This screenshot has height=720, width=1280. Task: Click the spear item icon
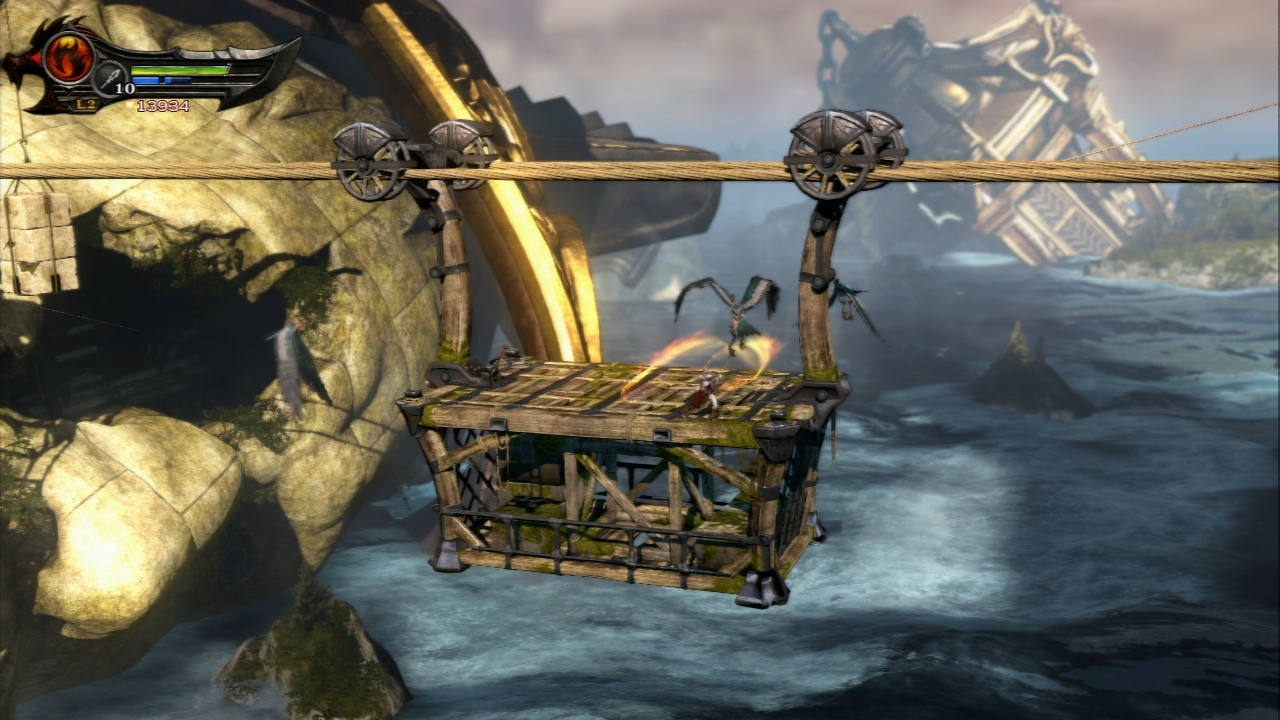[109, 77]
